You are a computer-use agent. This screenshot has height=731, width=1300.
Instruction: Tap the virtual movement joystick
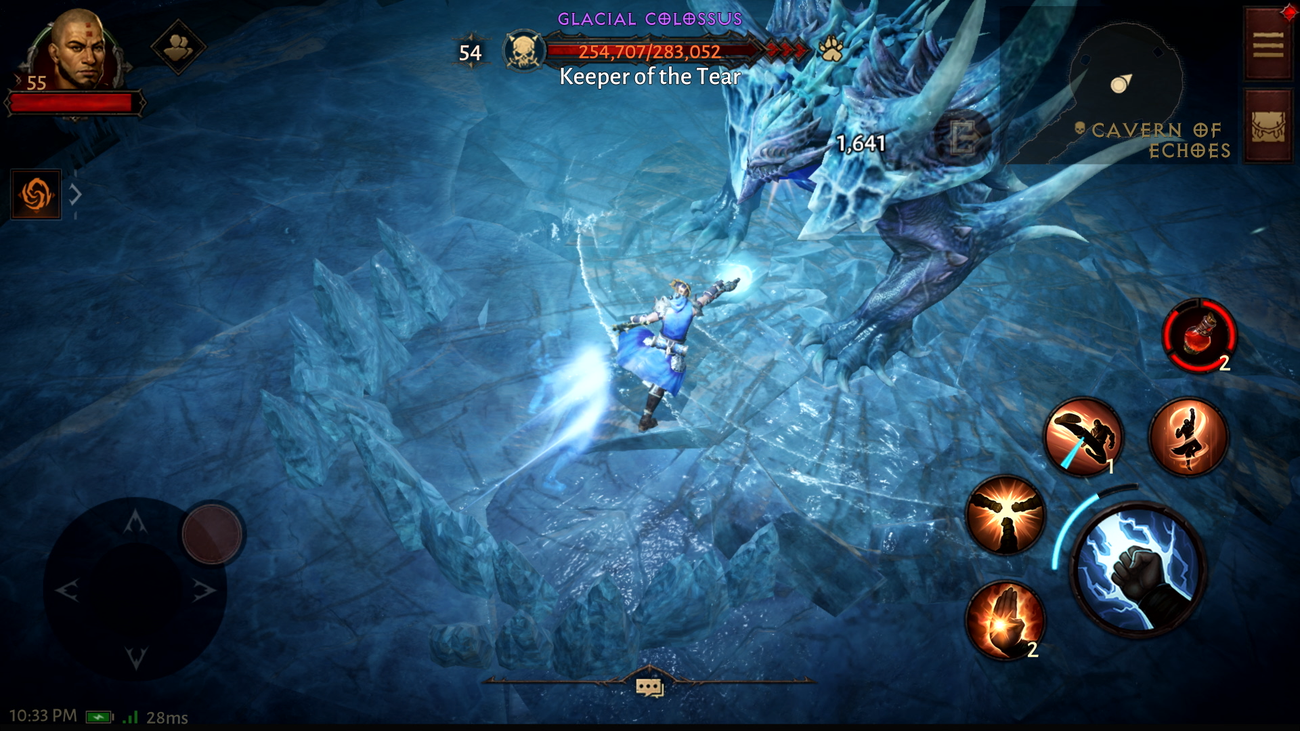pyautogui.click(x=136, y=590)
